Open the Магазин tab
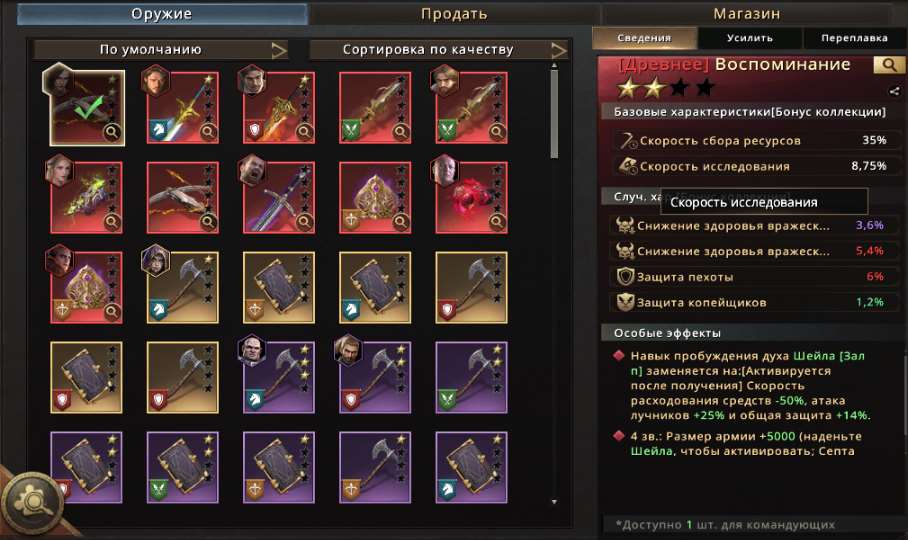908x540 pixels. tap(746, 14)
